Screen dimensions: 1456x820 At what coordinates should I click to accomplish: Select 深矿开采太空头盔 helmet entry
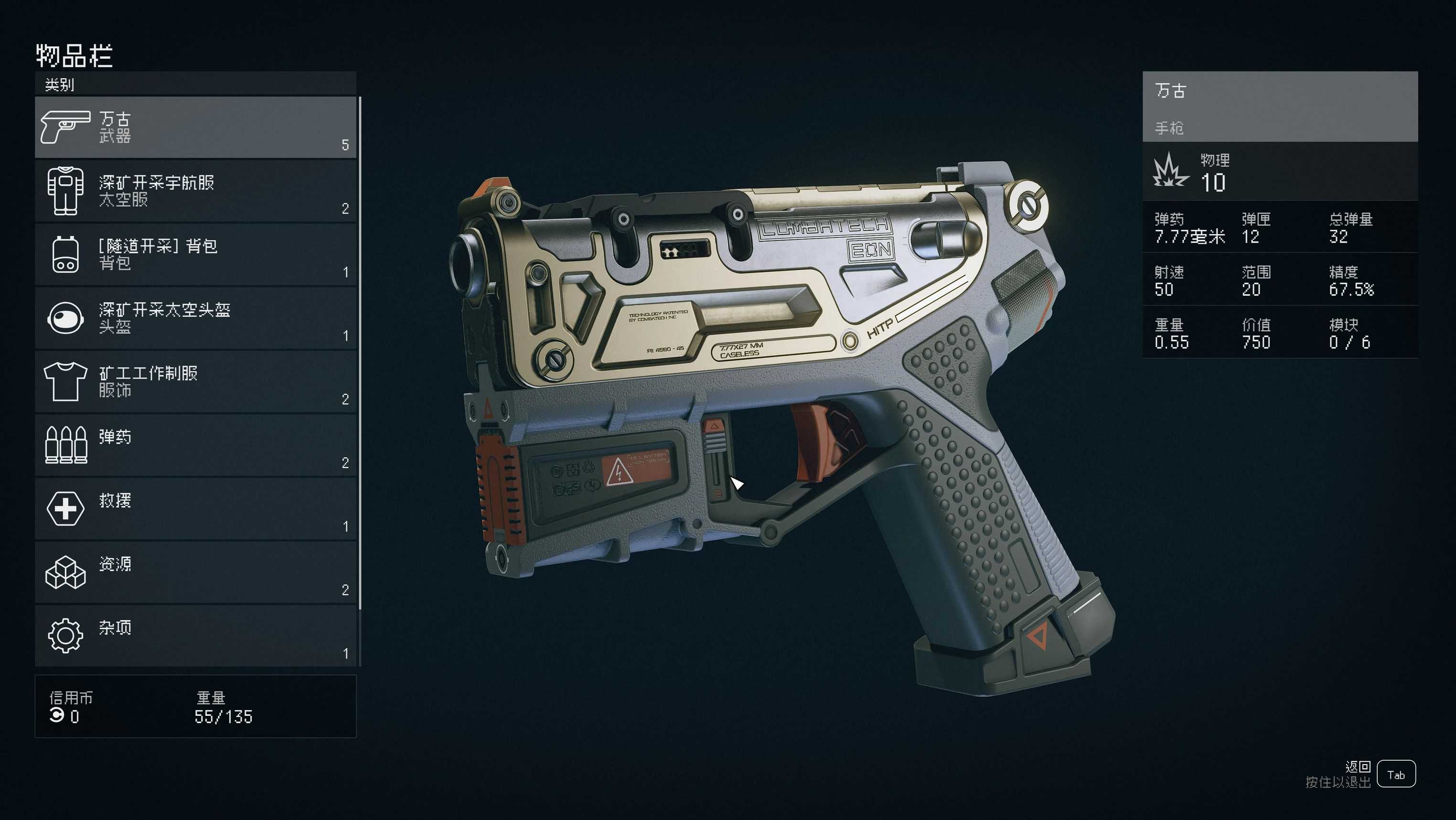tap(195, 318)
